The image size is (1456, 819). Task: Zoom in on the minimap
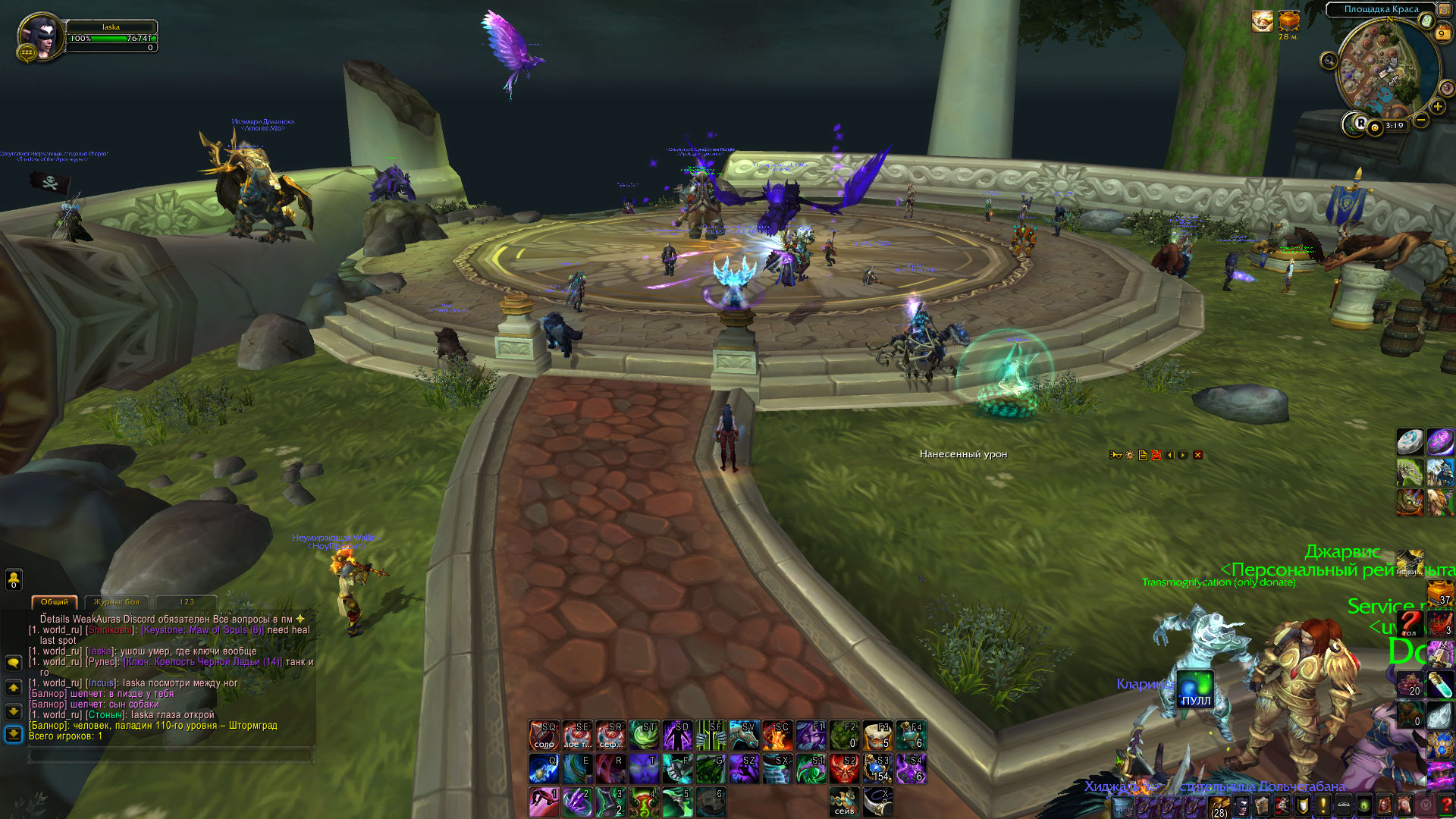(1437, 107)
